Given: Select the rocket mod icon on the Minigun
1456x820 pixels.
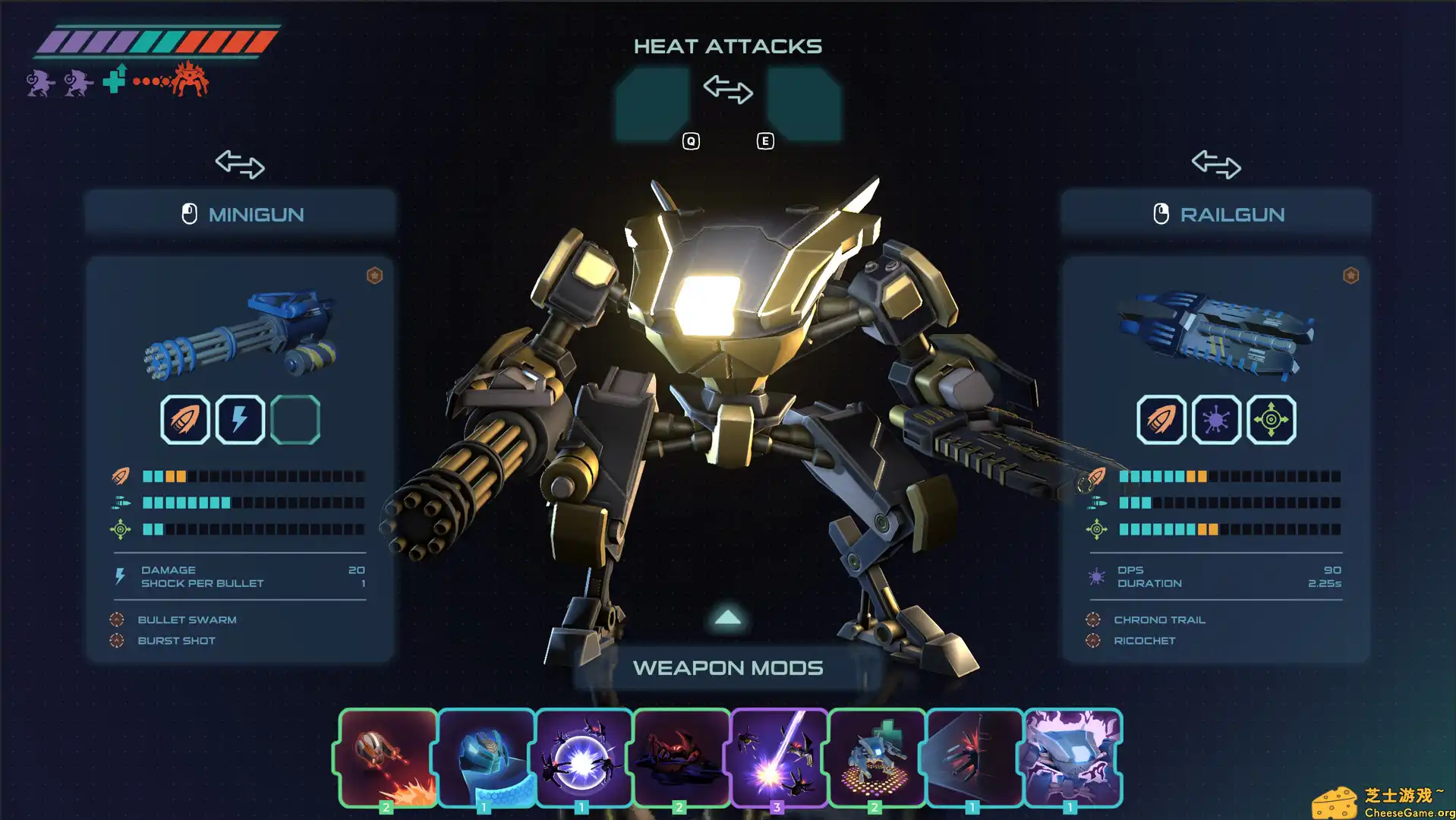Looking at the screenshot, I should click(x=186, y=419).
